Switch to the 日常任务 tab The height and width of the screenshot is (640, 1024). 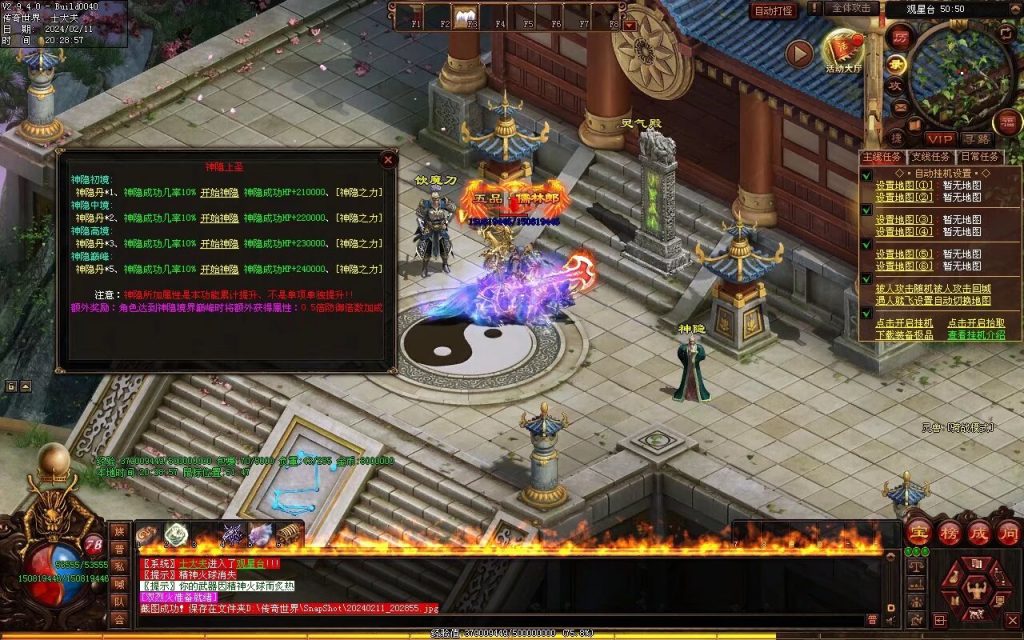click(x=980, y=157)
